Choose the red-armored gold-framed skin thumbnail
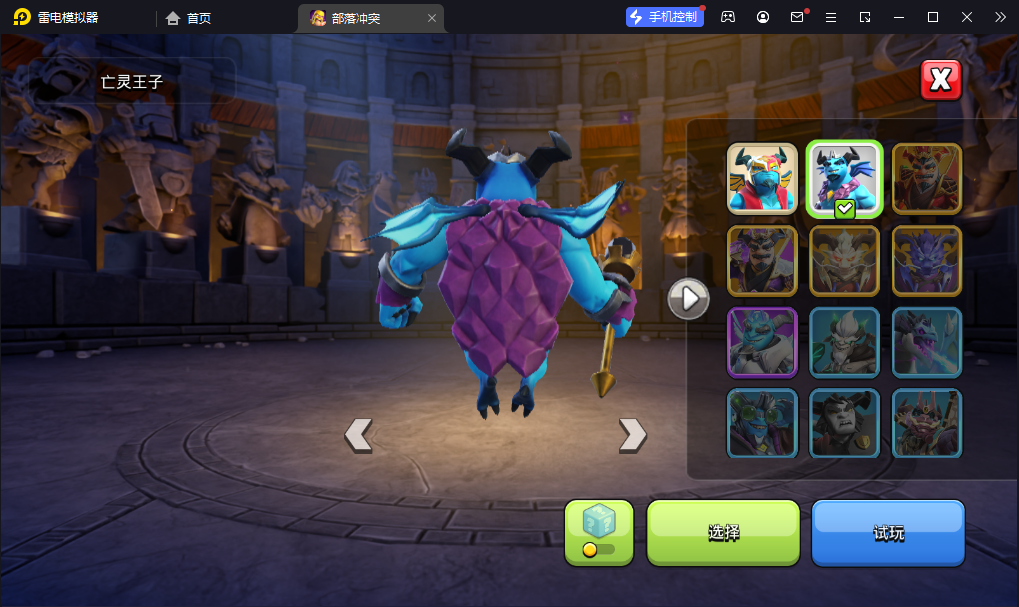Viewport: 1019px width, 607px height. click(926, 179)
